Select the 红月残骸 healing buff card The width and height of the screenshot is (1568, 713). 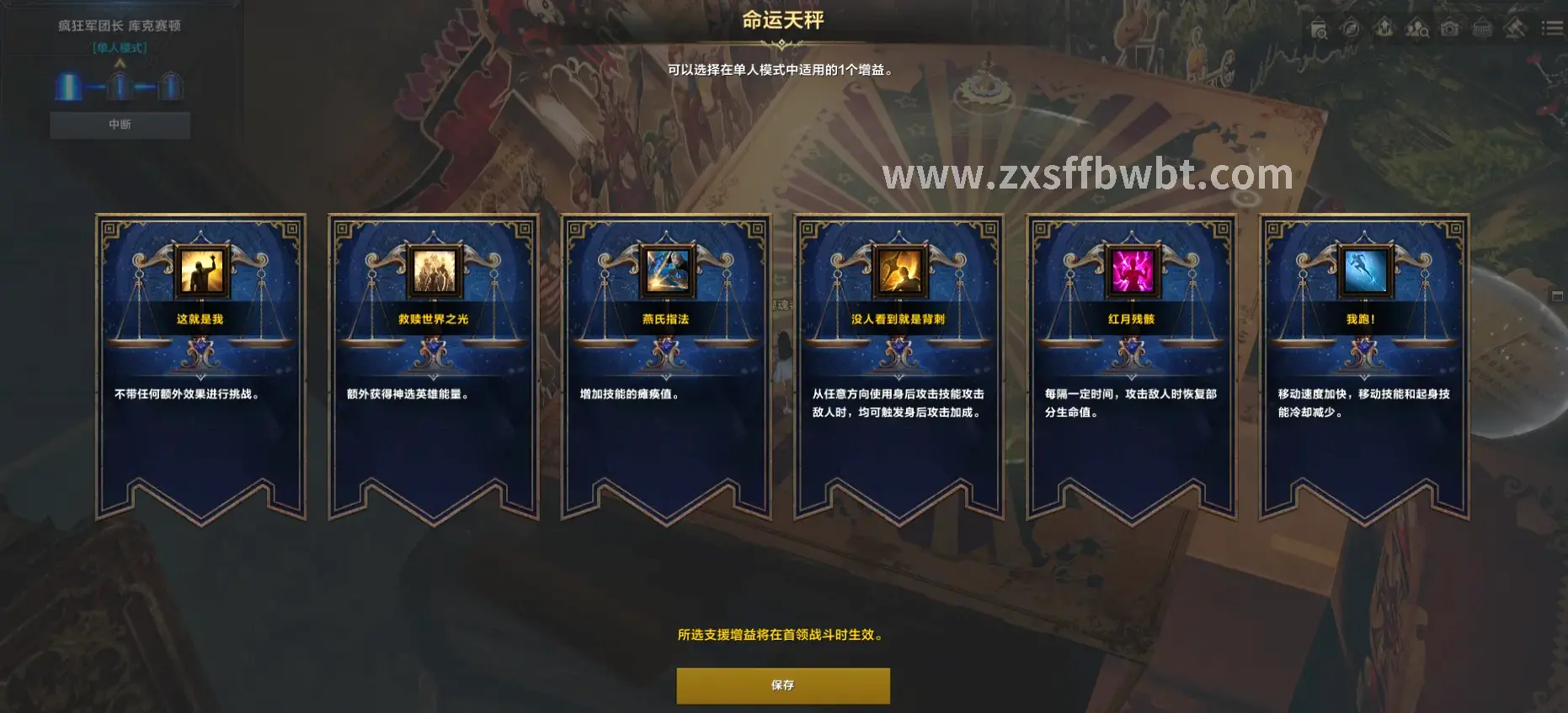click(1131, 362)
